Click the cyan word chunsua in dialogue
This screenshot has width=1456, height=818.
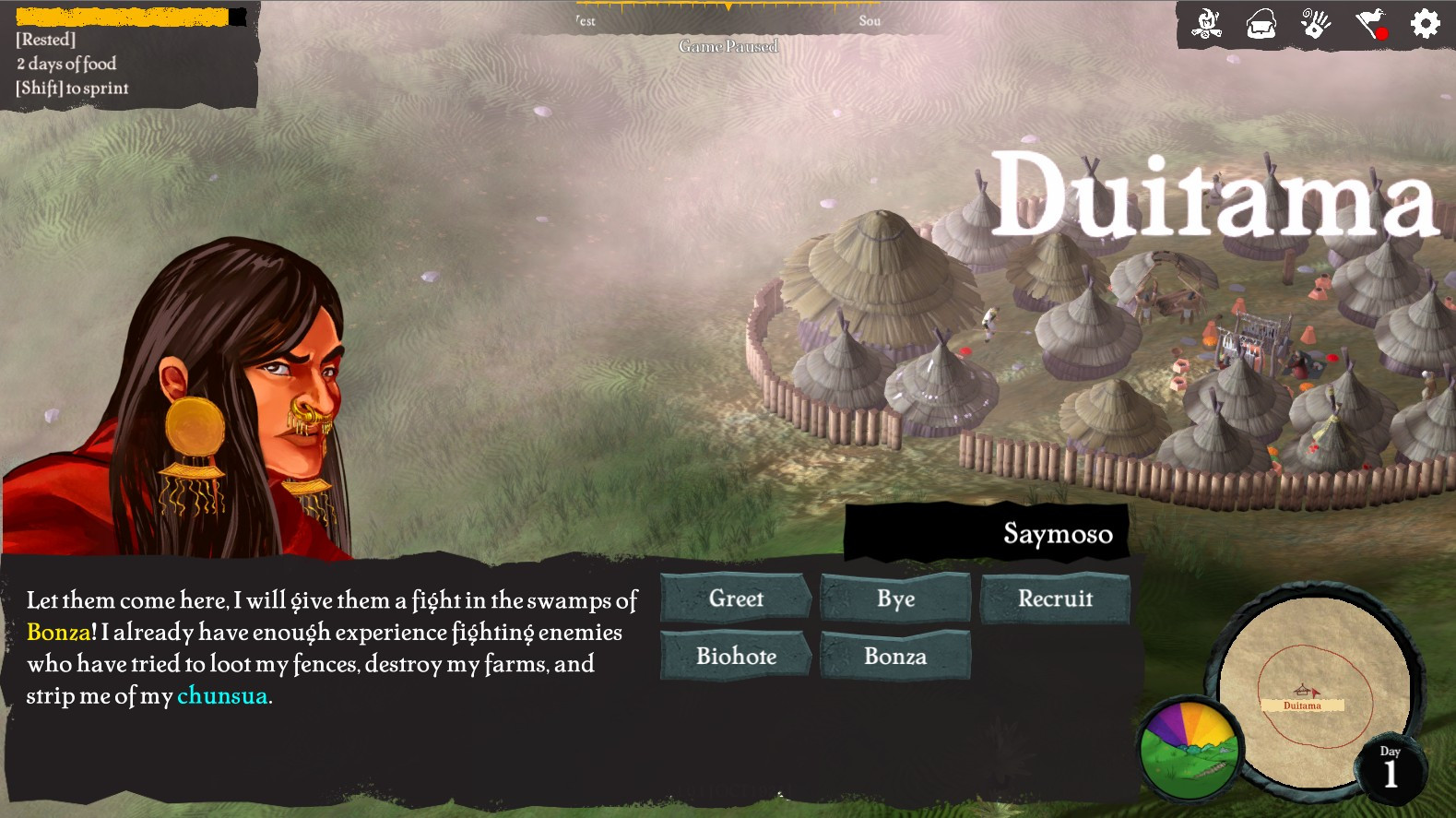[222, 696]
